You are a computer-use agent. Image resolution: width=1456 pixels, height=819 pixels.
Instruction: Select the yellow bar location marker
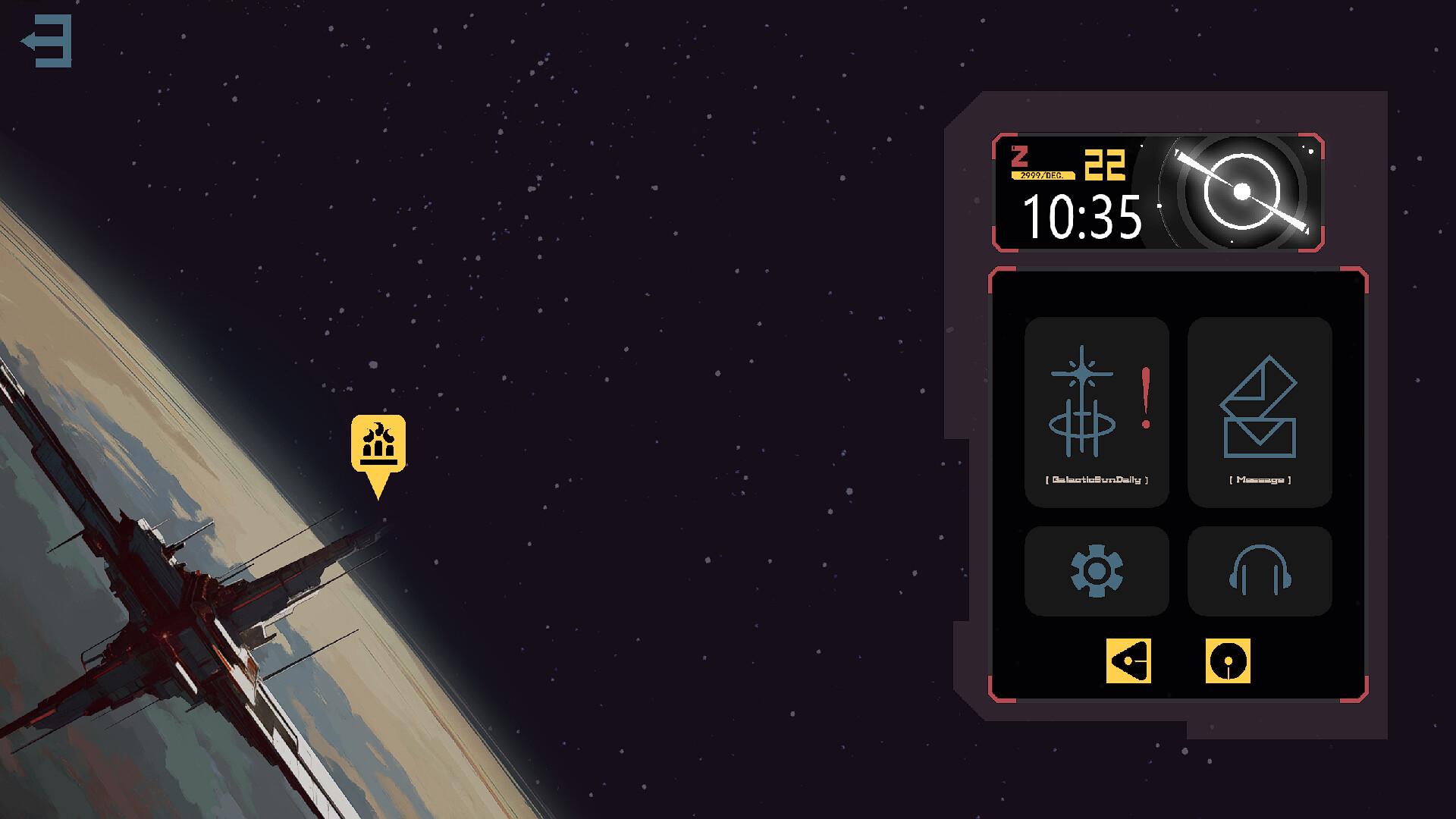[378, 444]
